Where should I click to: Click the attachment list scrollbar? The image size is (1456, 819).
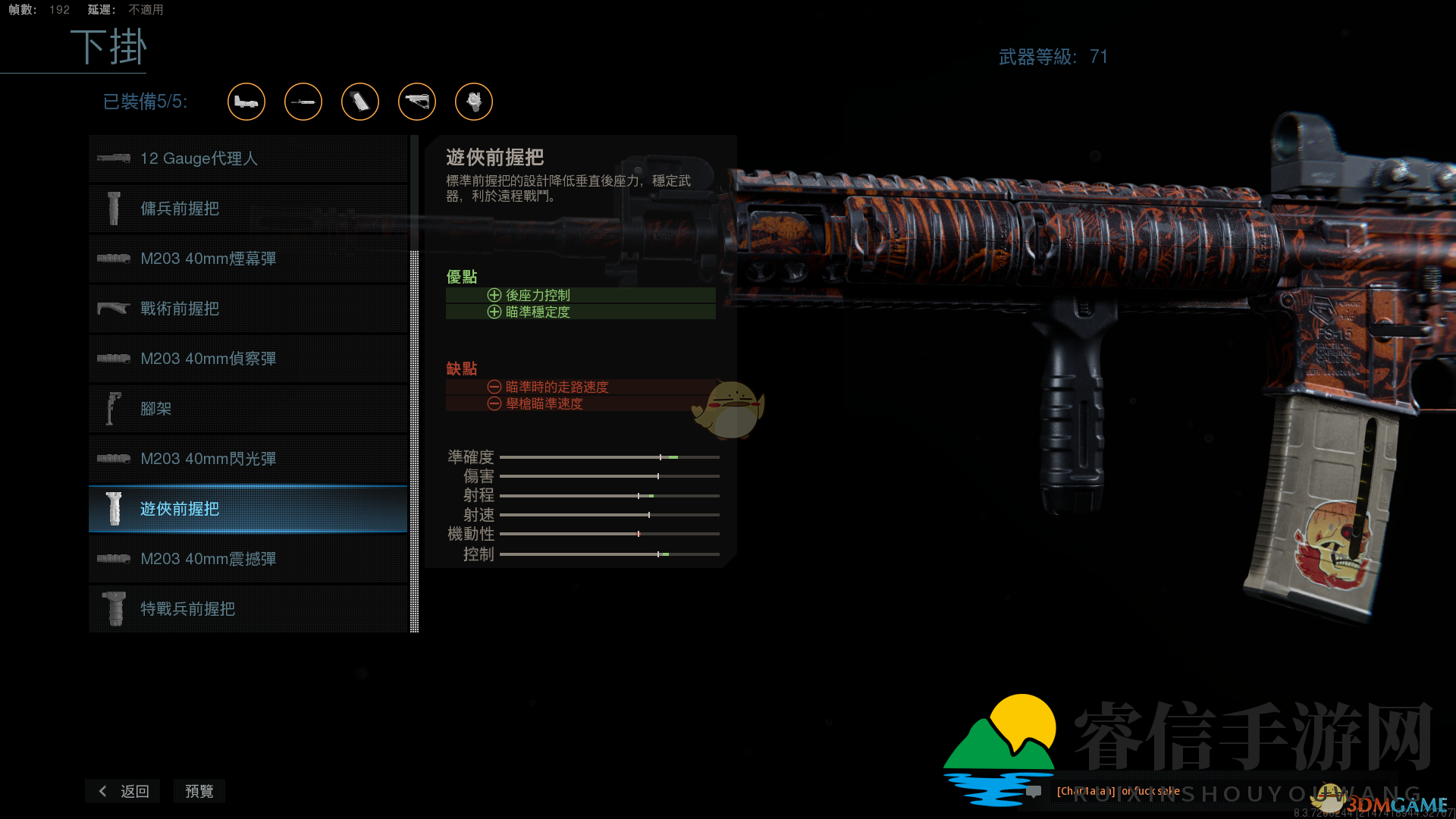pos(413,440)
